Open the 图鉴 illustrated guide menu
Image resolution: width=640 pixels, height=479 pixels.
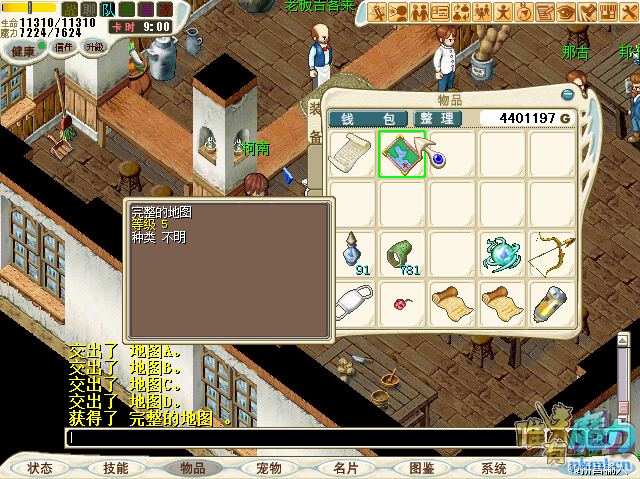(x=421, y=468)
